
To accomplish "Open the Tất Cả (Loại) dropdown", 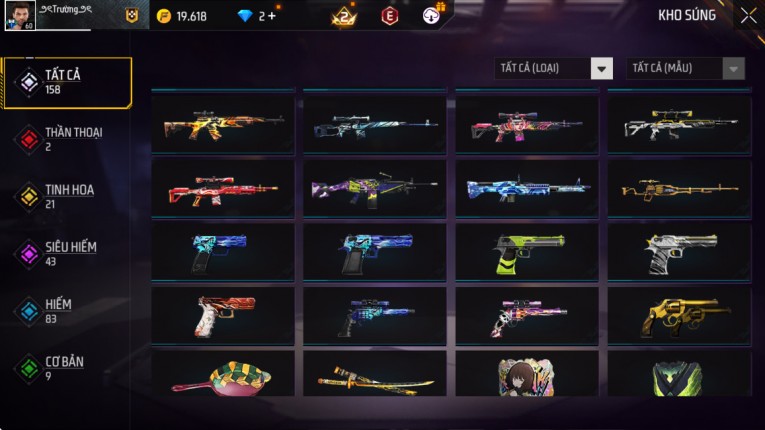I will 555,68.
